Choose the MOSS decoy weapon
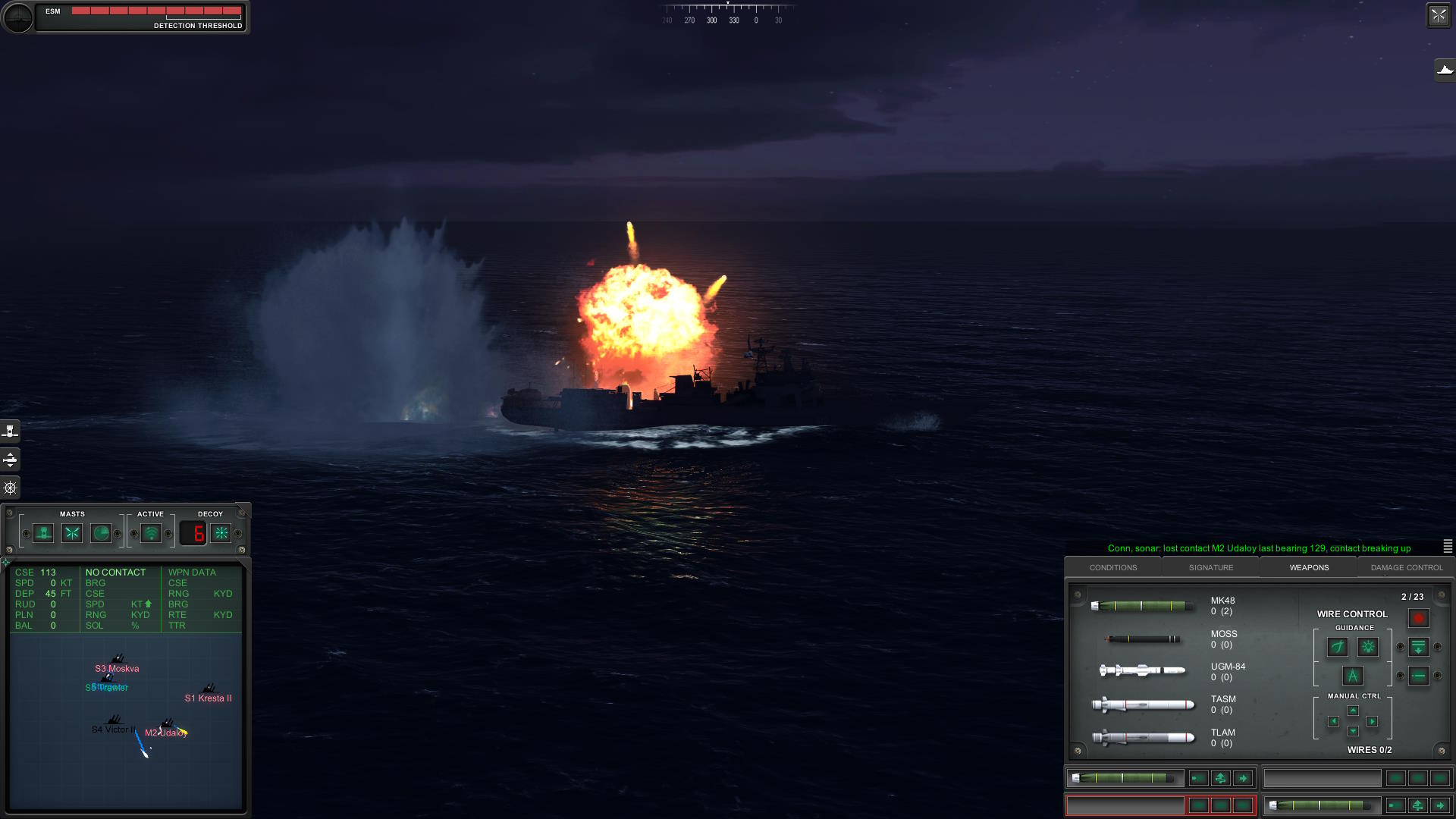 pyautogui.click(x=1142, y=639)
